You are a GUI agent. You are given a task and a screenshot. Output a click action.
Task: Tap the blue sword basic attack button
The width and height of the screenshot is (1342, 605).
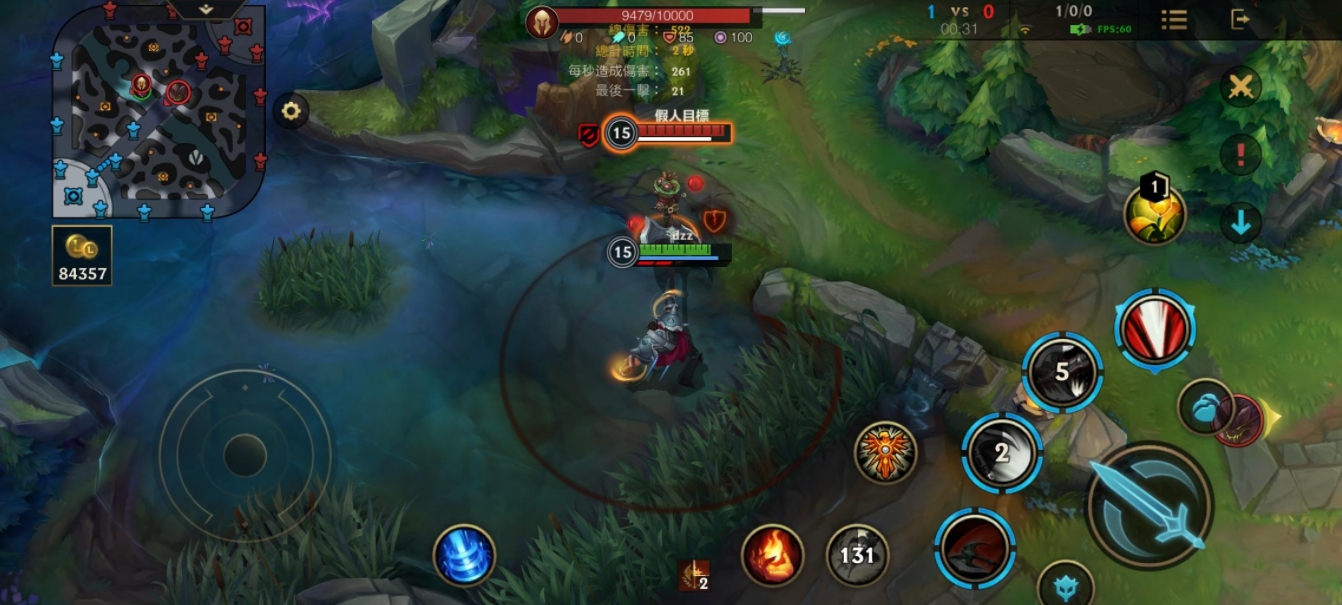tap(1150, 505)
